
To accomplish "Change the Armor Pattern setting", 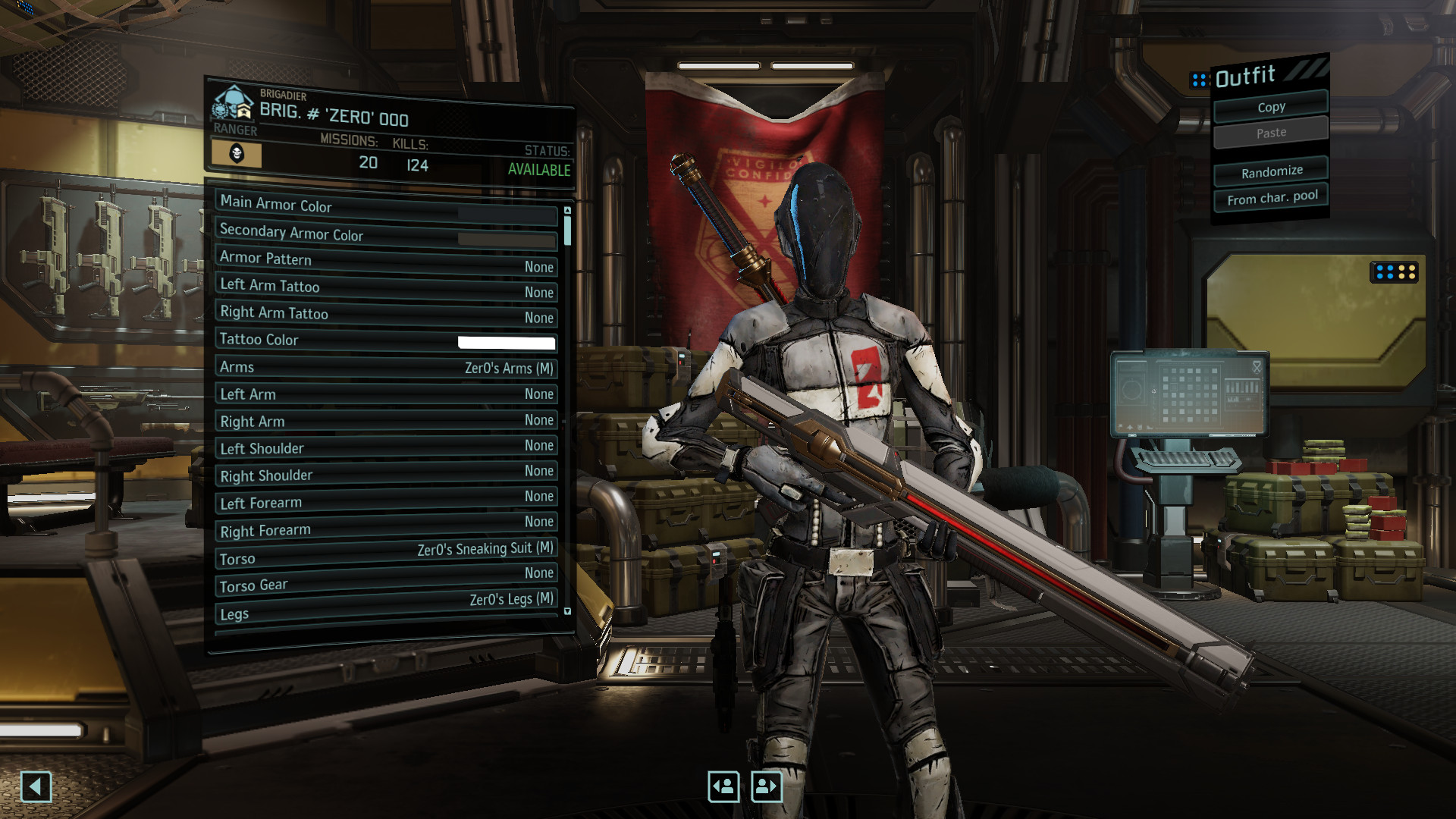I will click(387, 261).
